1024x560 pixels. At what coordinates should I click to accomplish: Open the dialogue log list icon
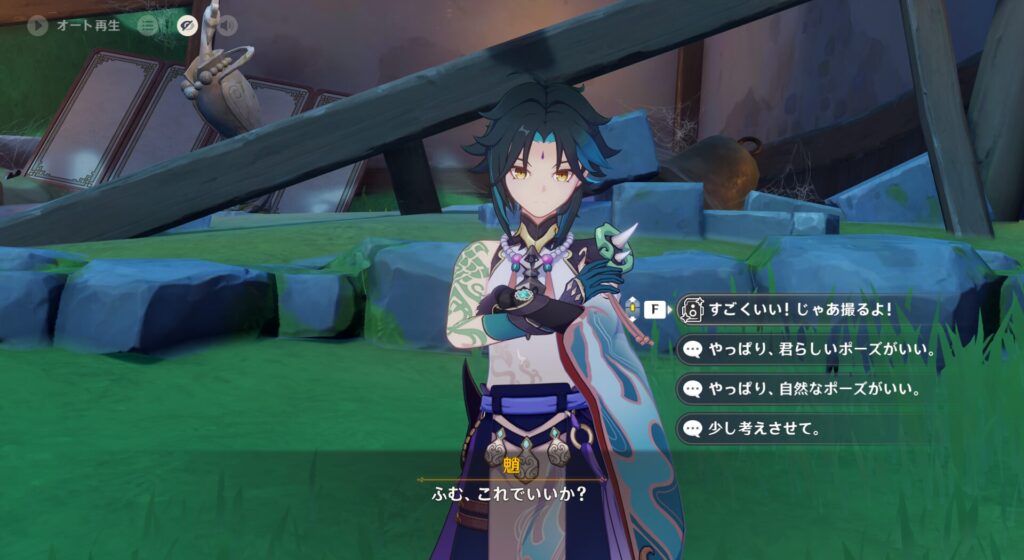pyautogui.click(x=148, y=26)
